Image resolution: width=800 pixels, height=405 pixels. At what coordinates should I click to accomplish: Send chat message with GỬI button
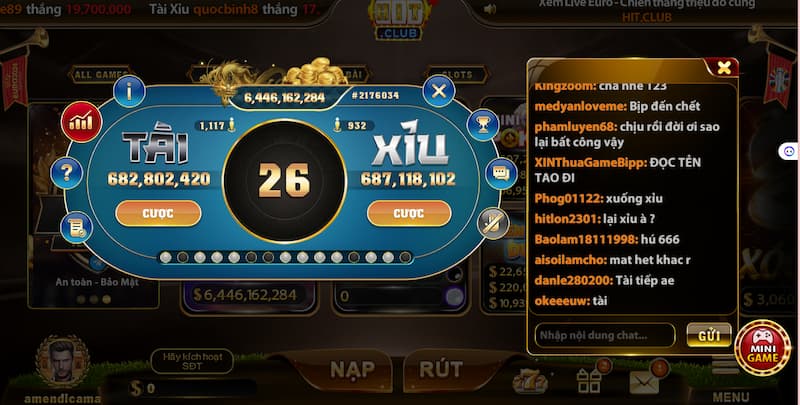709,335
